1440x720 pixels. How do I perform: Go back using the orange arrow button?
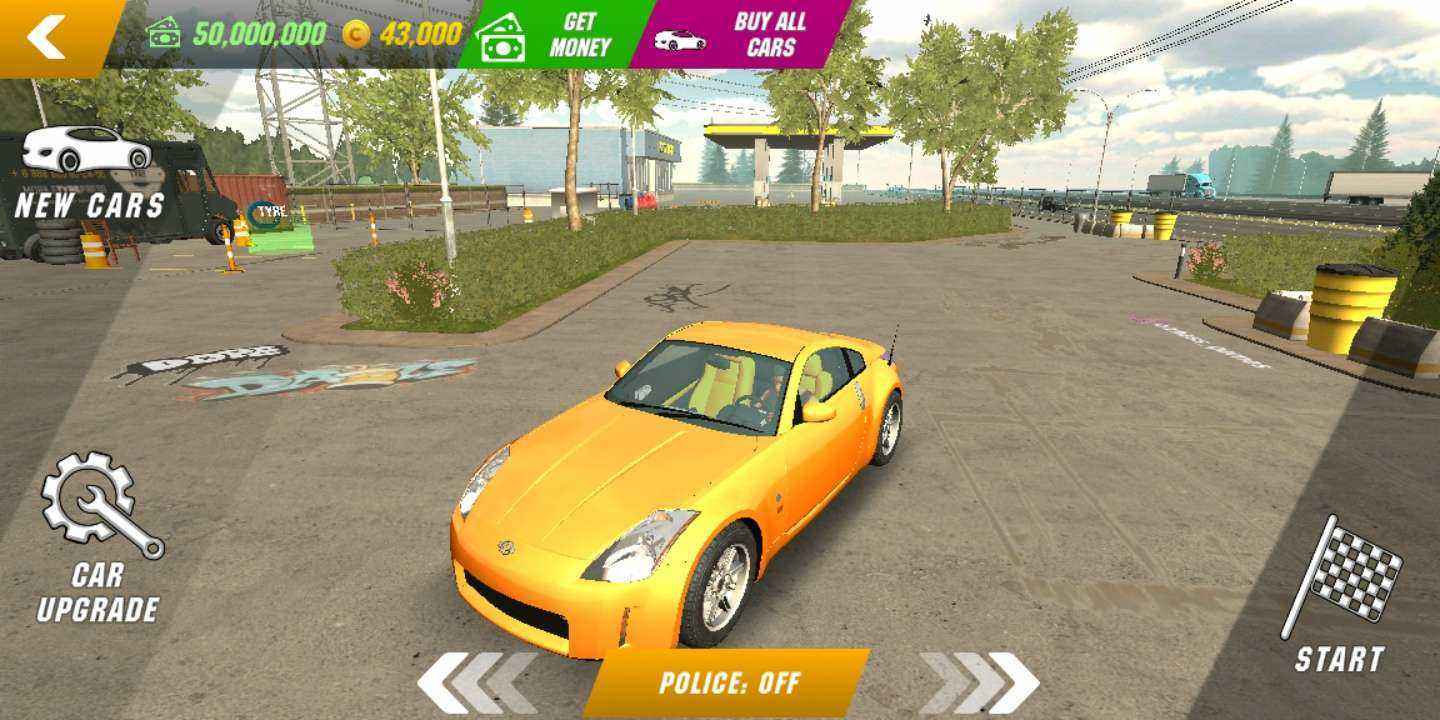[x=50, y=36]
